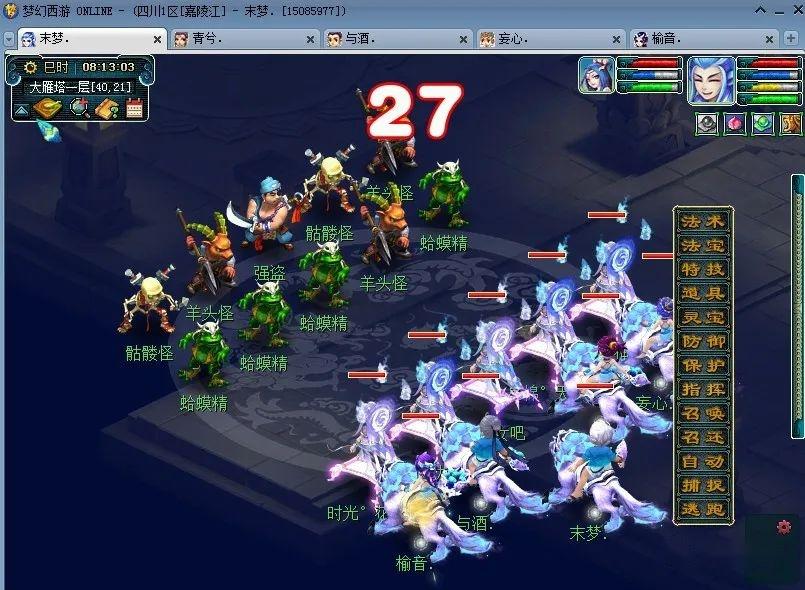Select the pink peach buff icon
The height and width of the screenshot is (590, 805).
pos(735,124)
